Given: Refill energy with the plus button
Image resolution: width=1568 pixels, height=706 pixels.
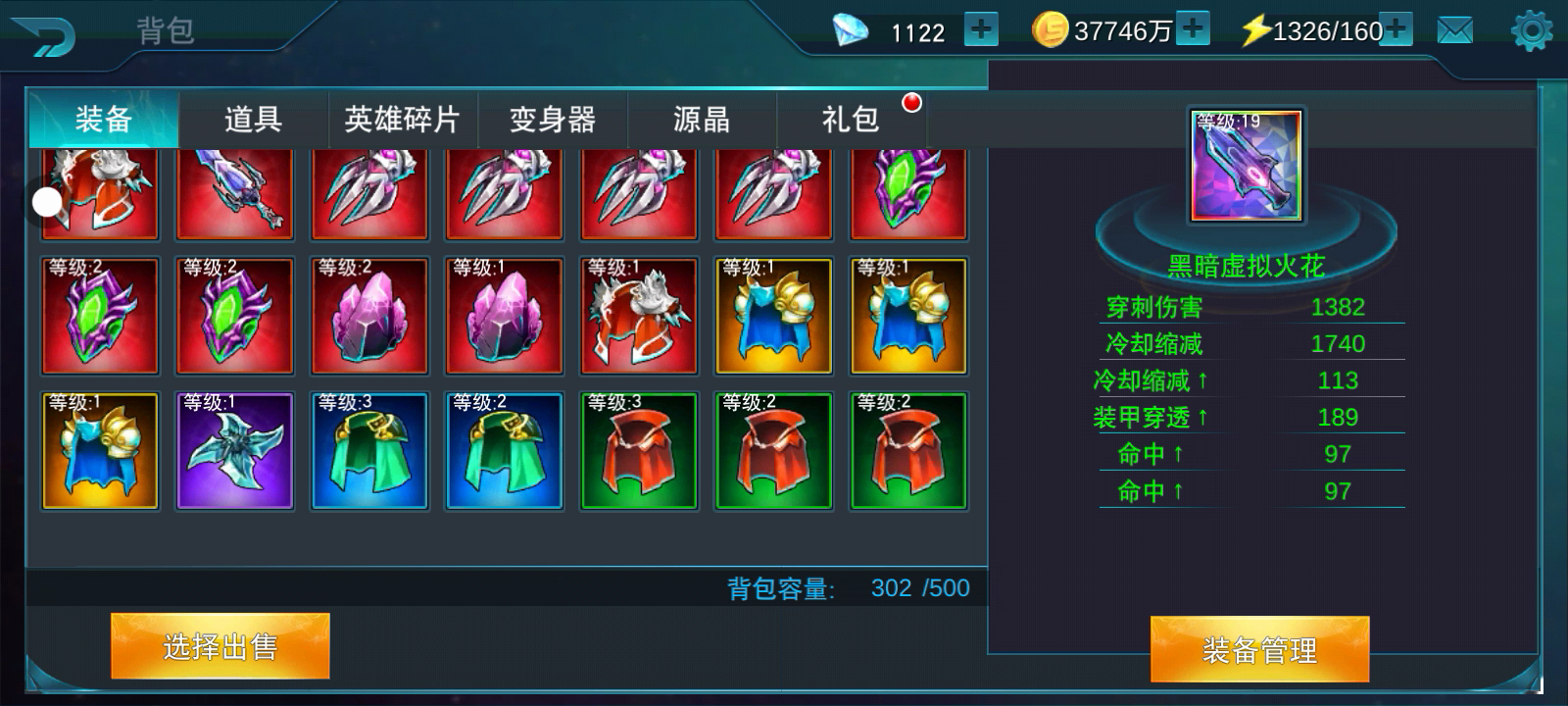Looking at the screenshot, I should point(1396,29).
